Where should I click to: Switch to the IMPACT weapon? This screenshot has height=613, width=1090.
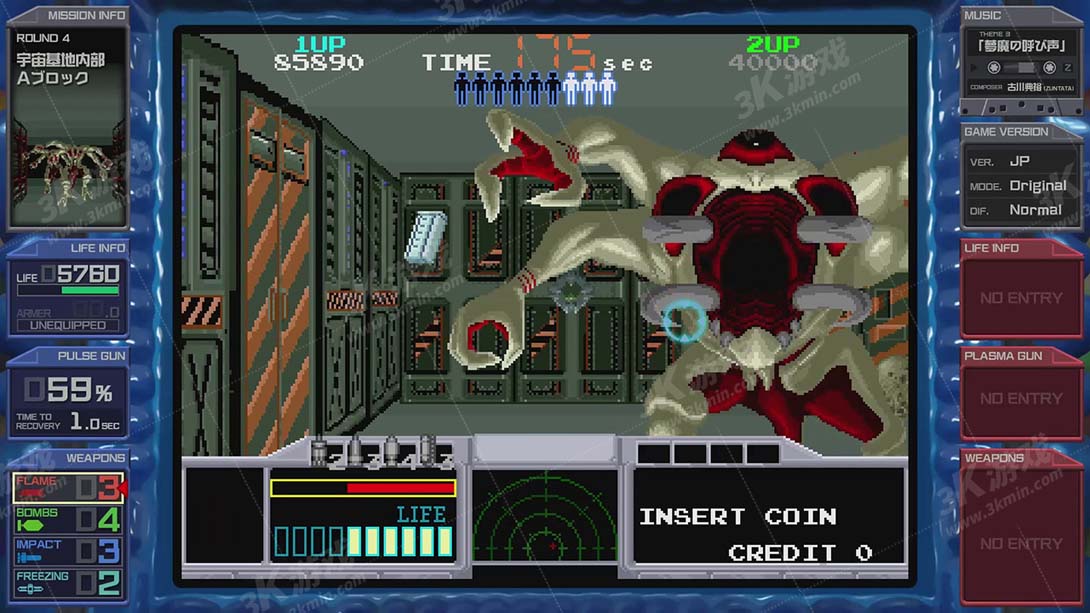coord(68,551)
